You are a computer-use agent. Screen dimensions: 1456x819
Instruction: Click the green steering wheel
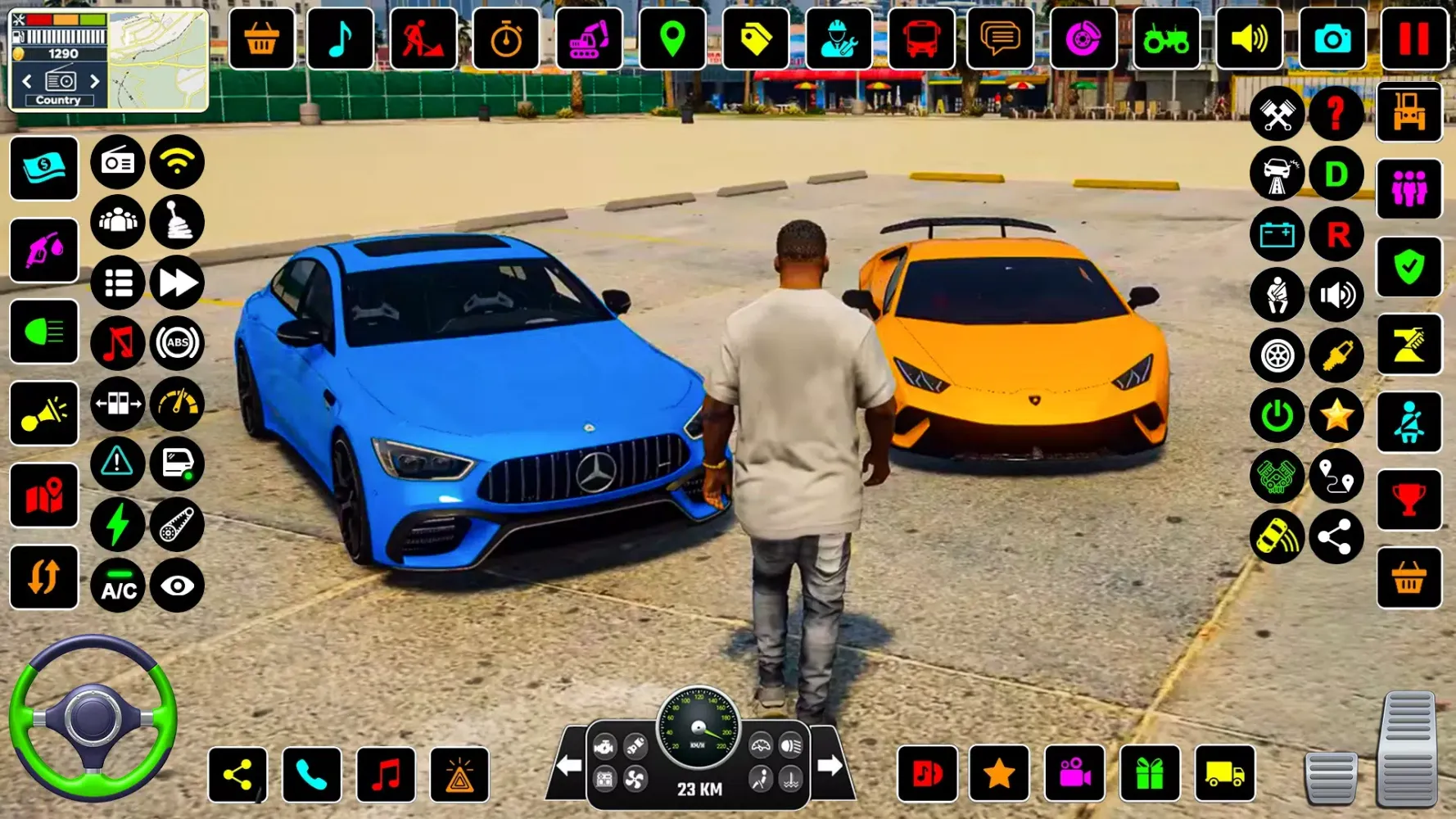click(x=93, y=718)
